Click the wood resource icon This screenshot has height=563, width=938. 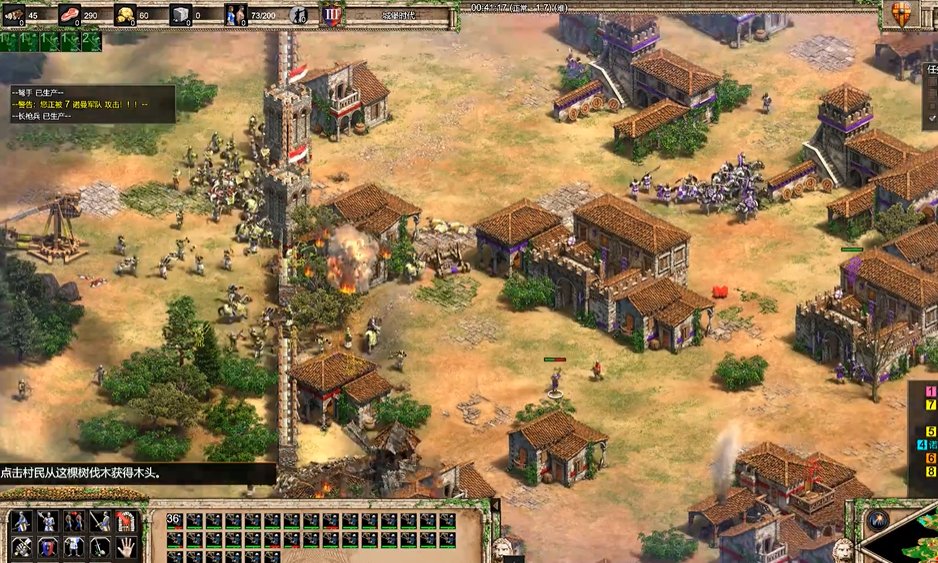[x=15, y=14]
